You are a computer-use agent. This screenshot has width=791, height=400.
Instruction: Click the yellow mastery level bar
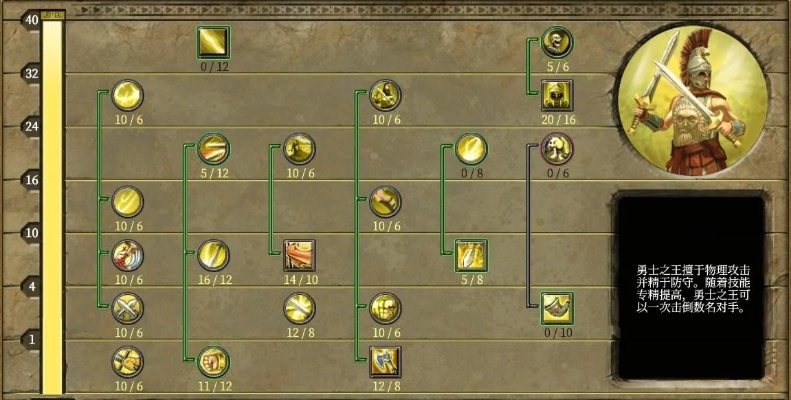[x=52, y=205]
